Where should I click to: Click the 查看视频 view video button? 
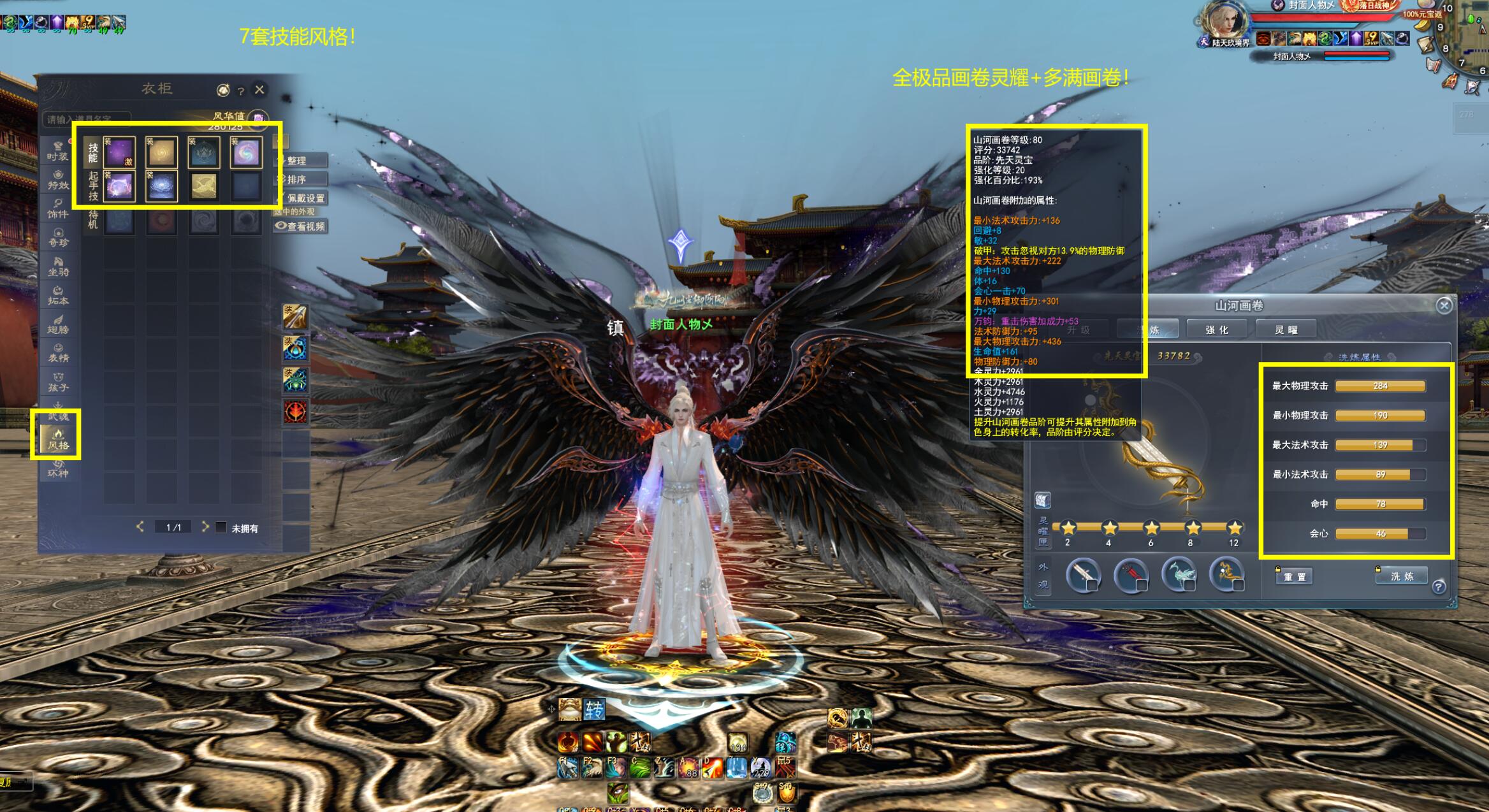pyautogui.click(x=301, y=226)
